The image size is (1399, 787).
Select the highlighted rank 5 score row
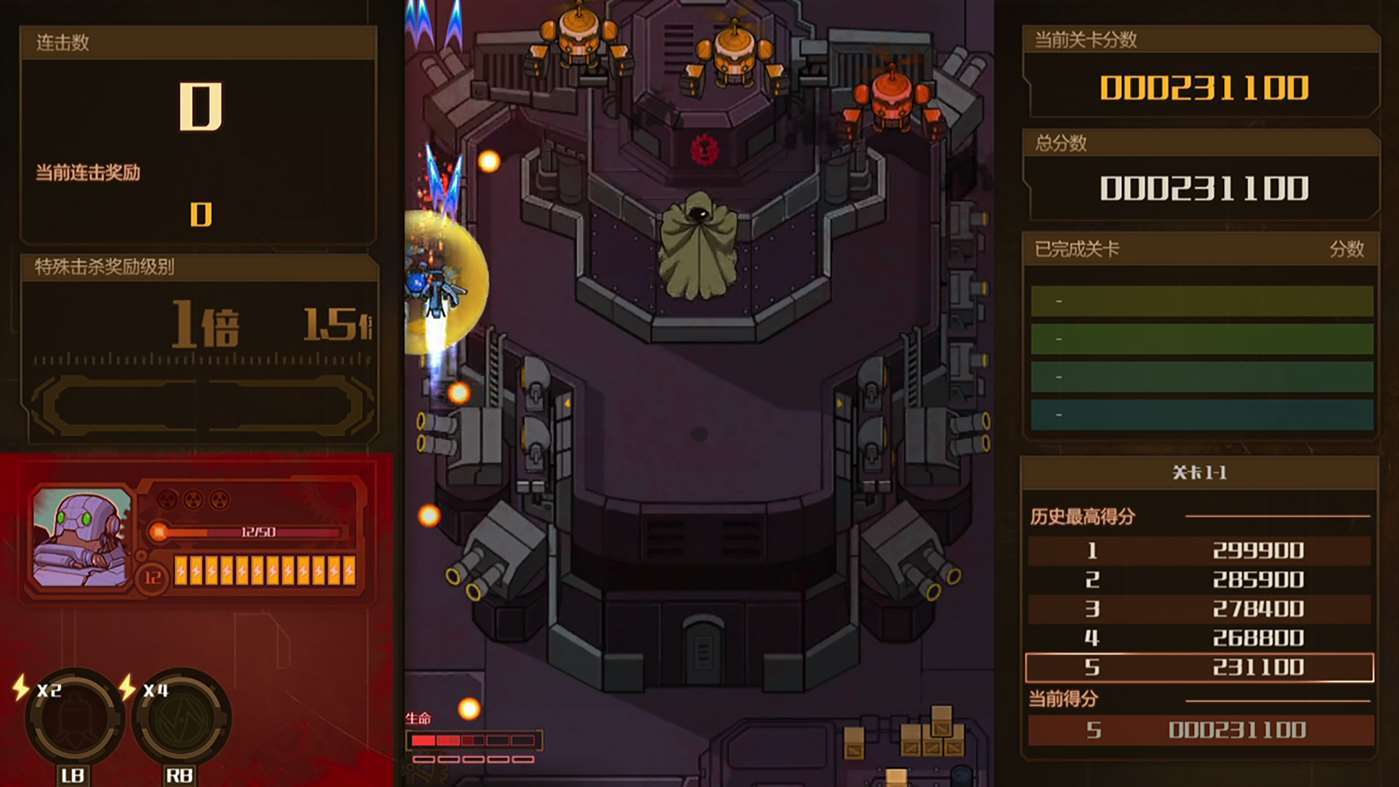tap(1200, 667)
